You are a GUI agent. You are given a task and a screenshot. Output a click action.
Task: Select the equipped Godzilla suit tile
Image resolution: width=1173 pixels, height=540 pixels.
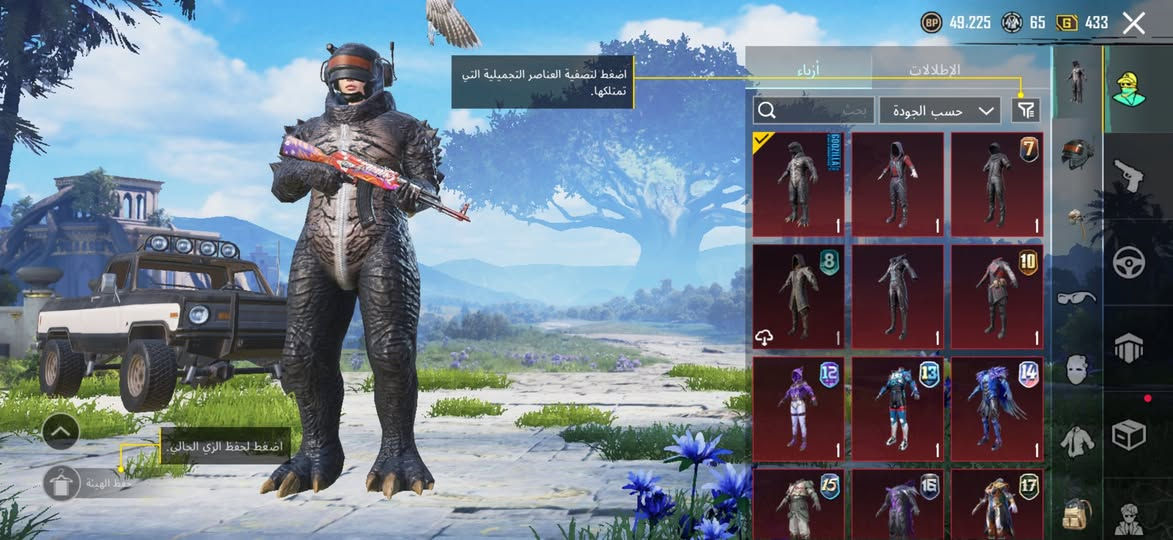(x=797, y=184)
